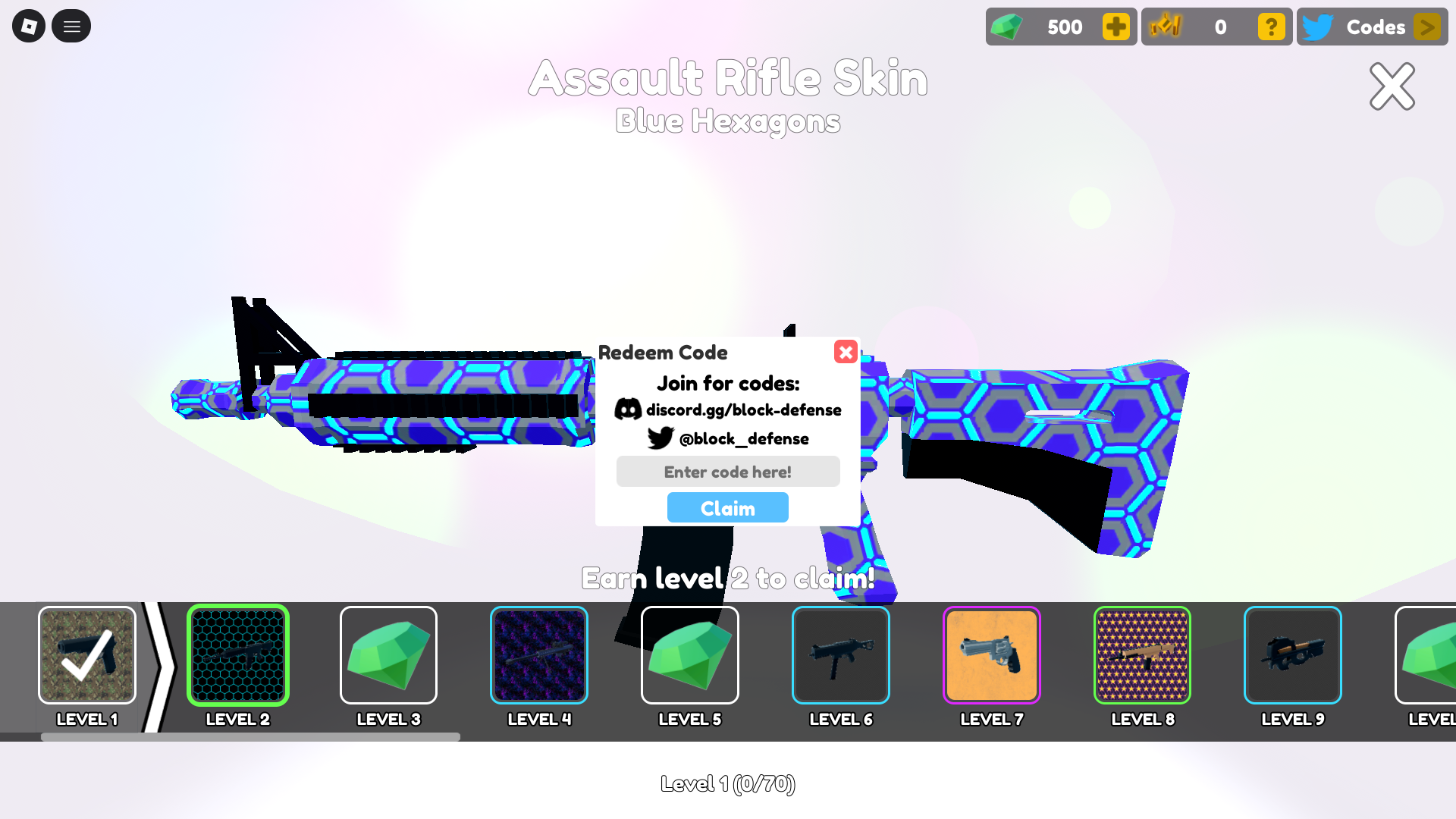The height and width of the screenshot is (819, 1456).
Task: Click the level rewards horizontal scrollbar
Action: tap(250, 737)
